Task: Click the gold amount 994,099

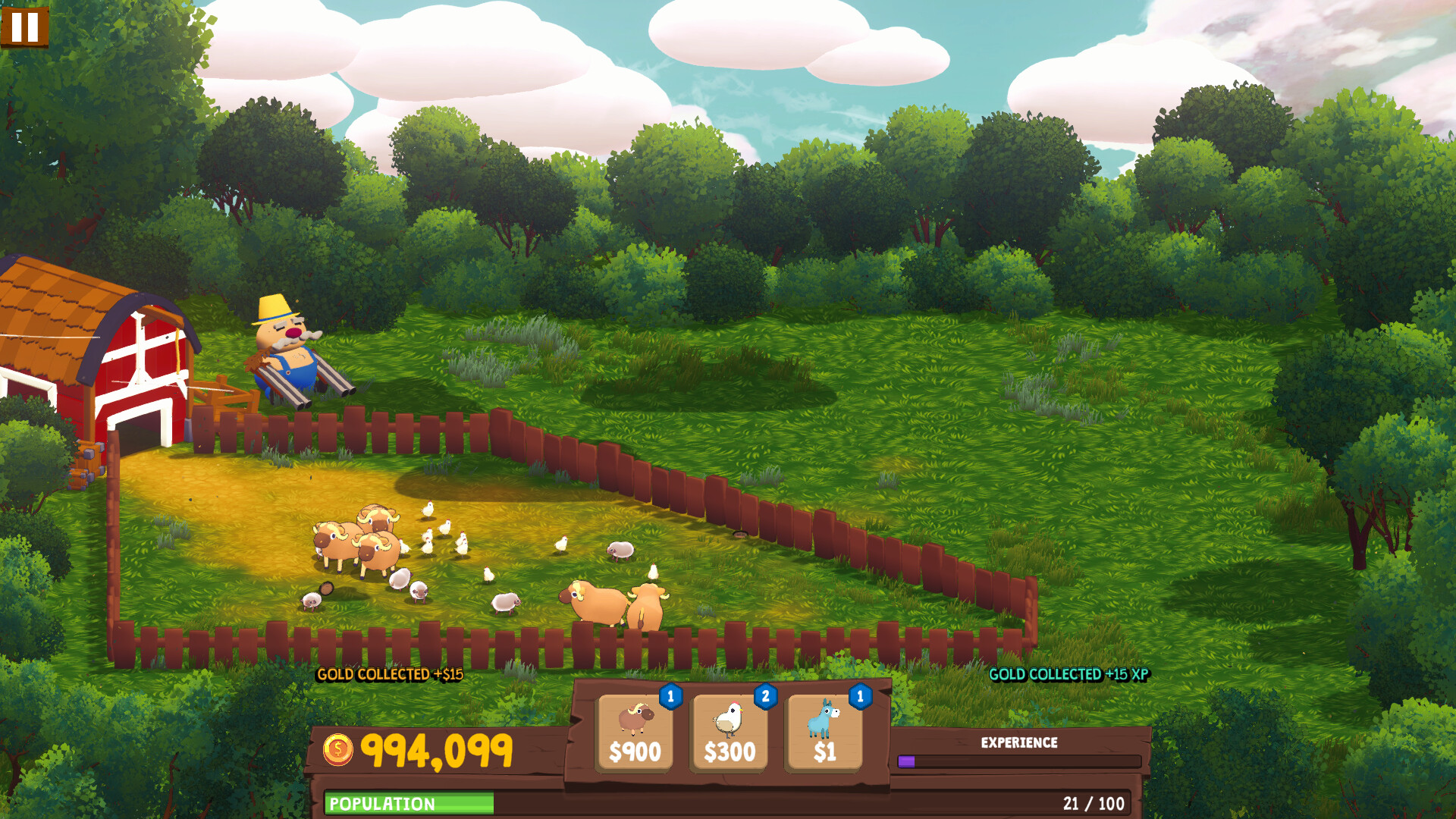Action: click(438, 749)
